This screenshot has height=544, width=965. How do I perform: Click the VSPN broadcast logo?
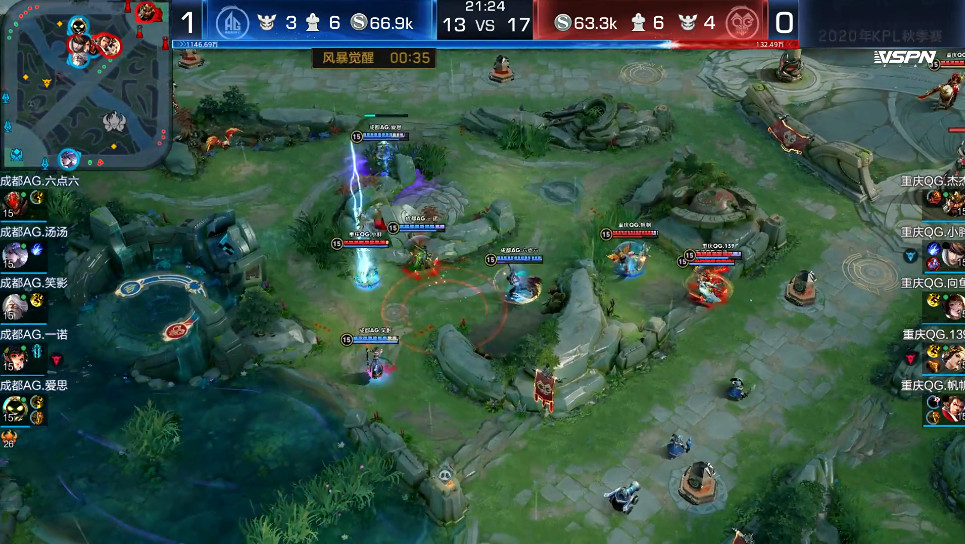click(x=903, y=58)
